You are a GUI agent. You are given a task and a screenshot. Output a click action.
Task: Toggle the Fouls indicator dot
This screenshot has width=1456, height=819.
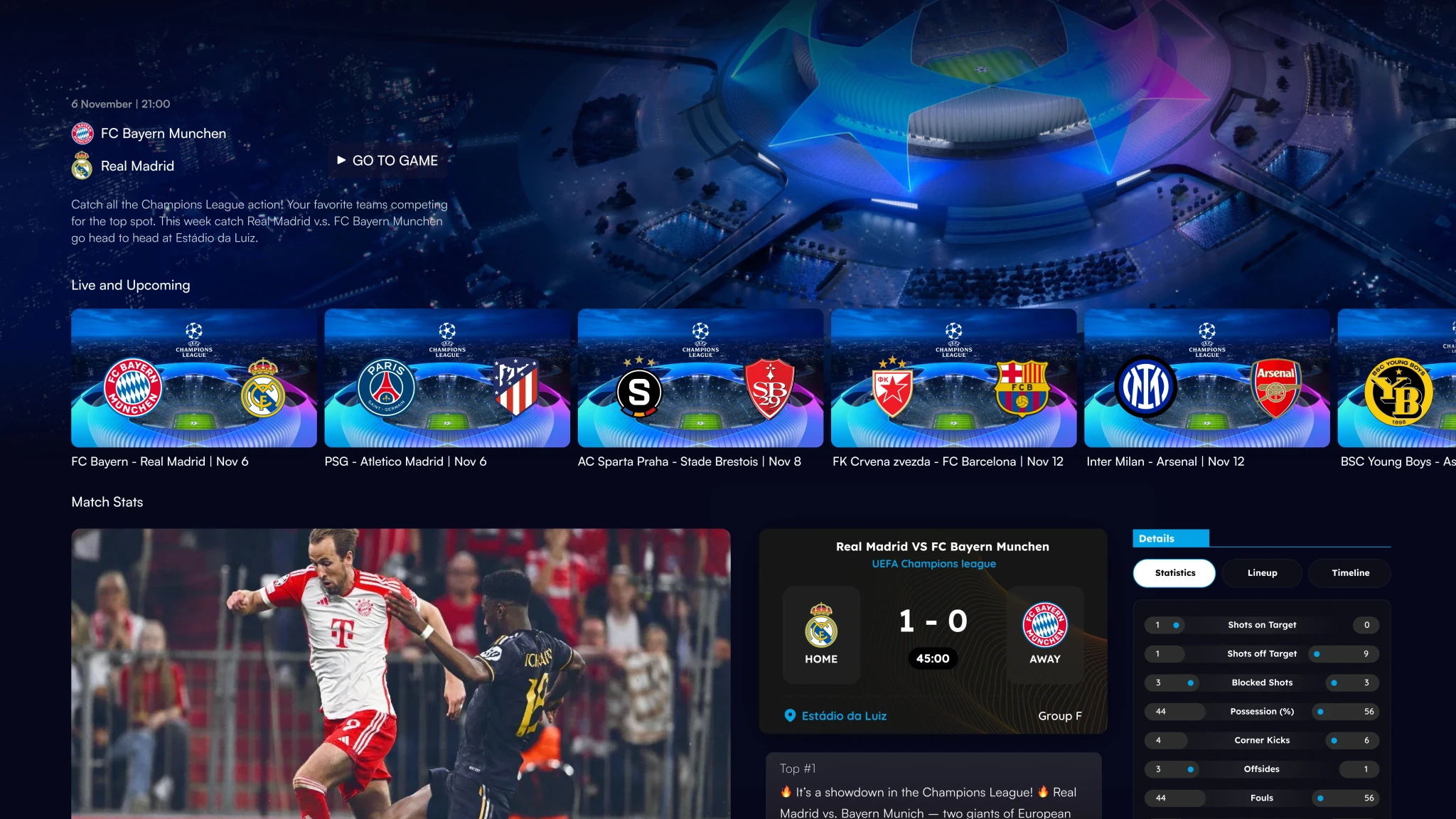pyautogui.click(x=1322, y=798)
